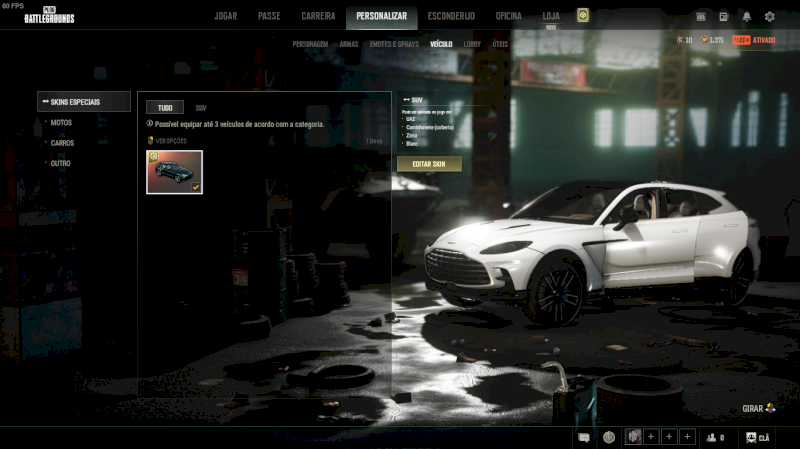Switch to the Armas sub-tab
The width and height of the screenshot is (800, 449).
click(349, 45)
